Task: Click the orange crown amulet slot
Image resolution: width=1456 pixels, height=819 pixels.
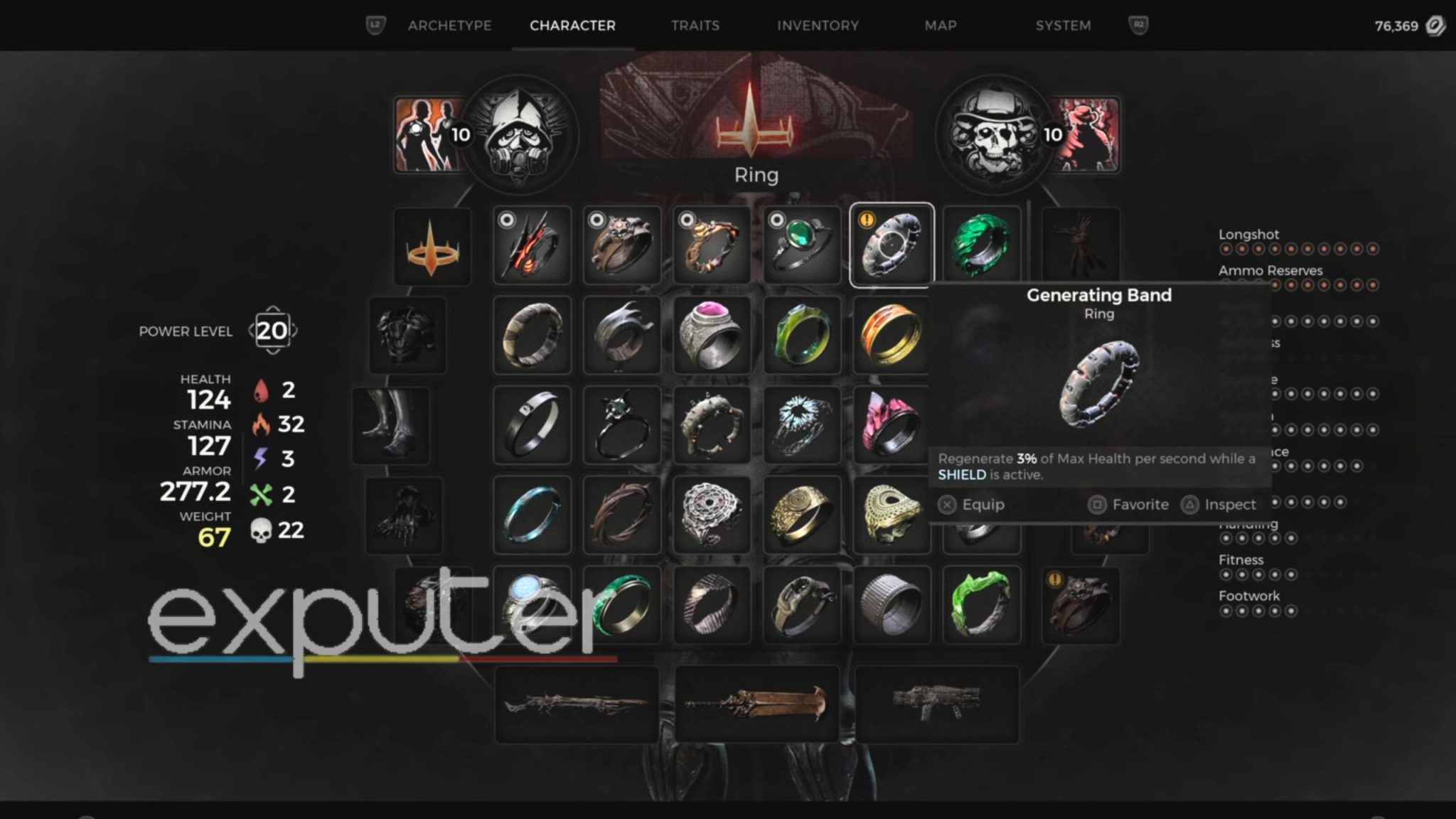Action: (x=432, y=247)
